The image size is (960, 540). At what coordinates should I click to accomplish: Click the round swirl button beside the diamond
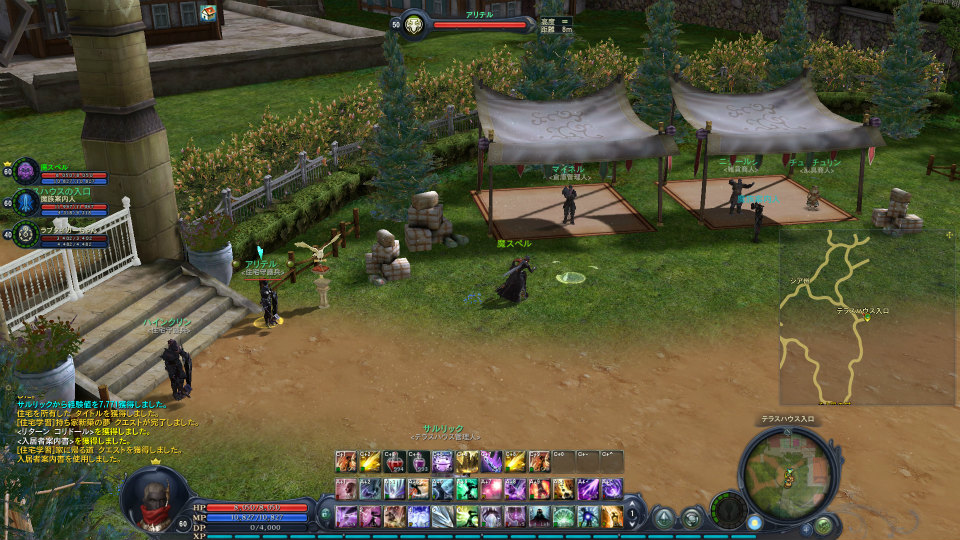[x=692, y=518]
